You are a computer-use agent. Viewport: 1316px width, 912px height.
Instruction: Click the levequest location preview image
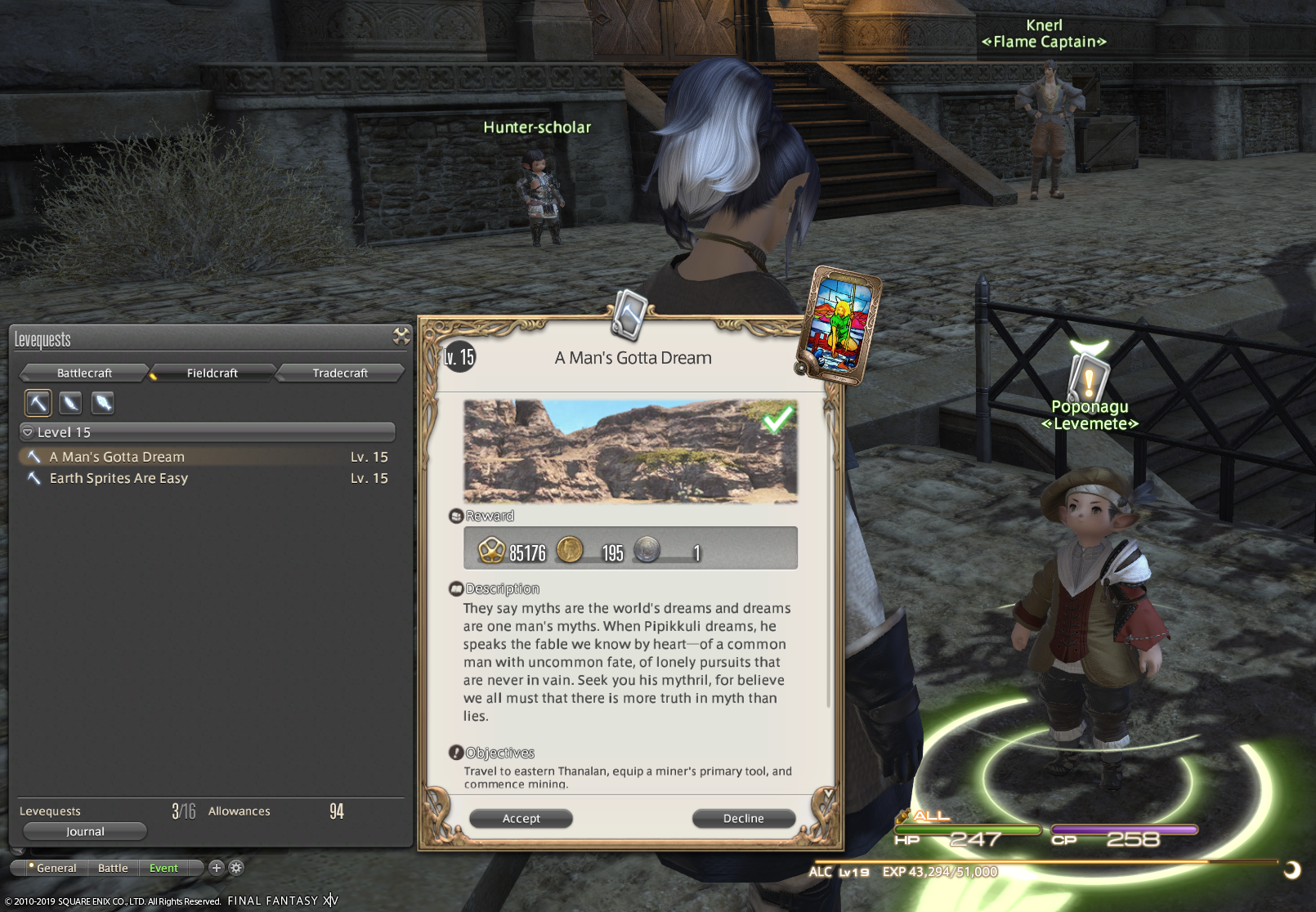point(630,450)
